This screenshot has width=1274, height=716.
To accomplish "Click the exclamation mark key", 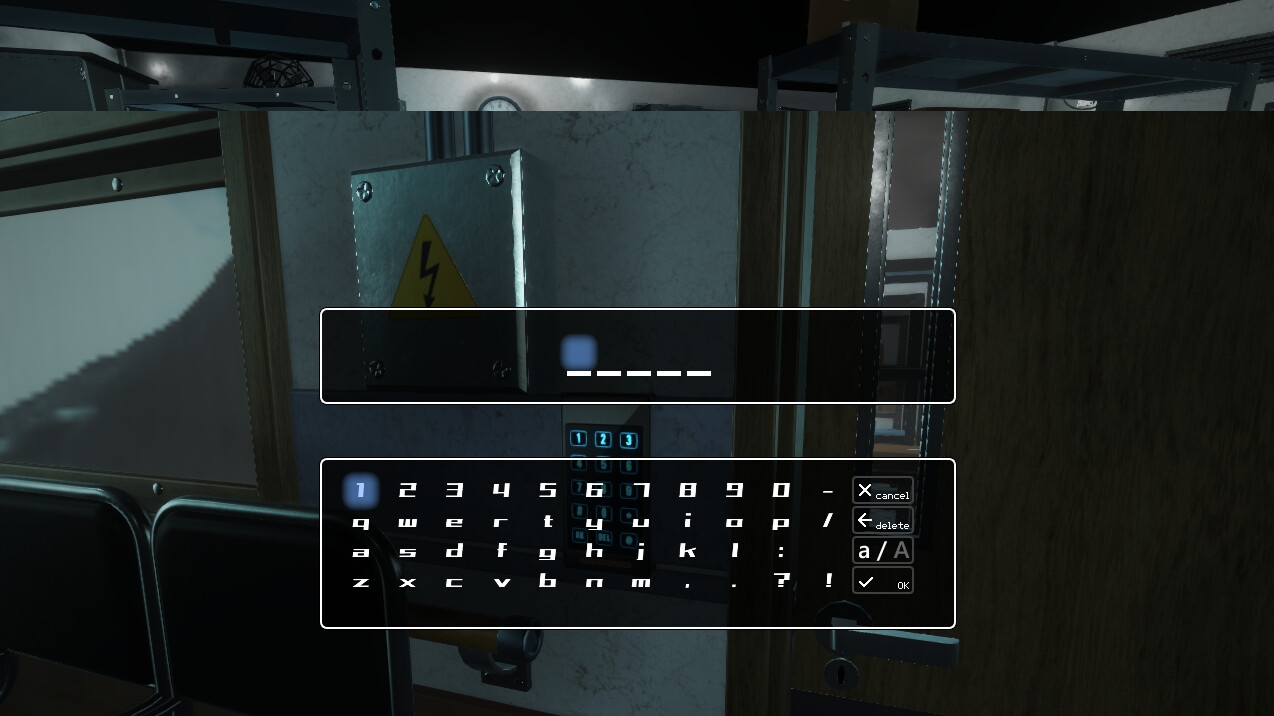I will pyautogui.click(x=828, y=581).
